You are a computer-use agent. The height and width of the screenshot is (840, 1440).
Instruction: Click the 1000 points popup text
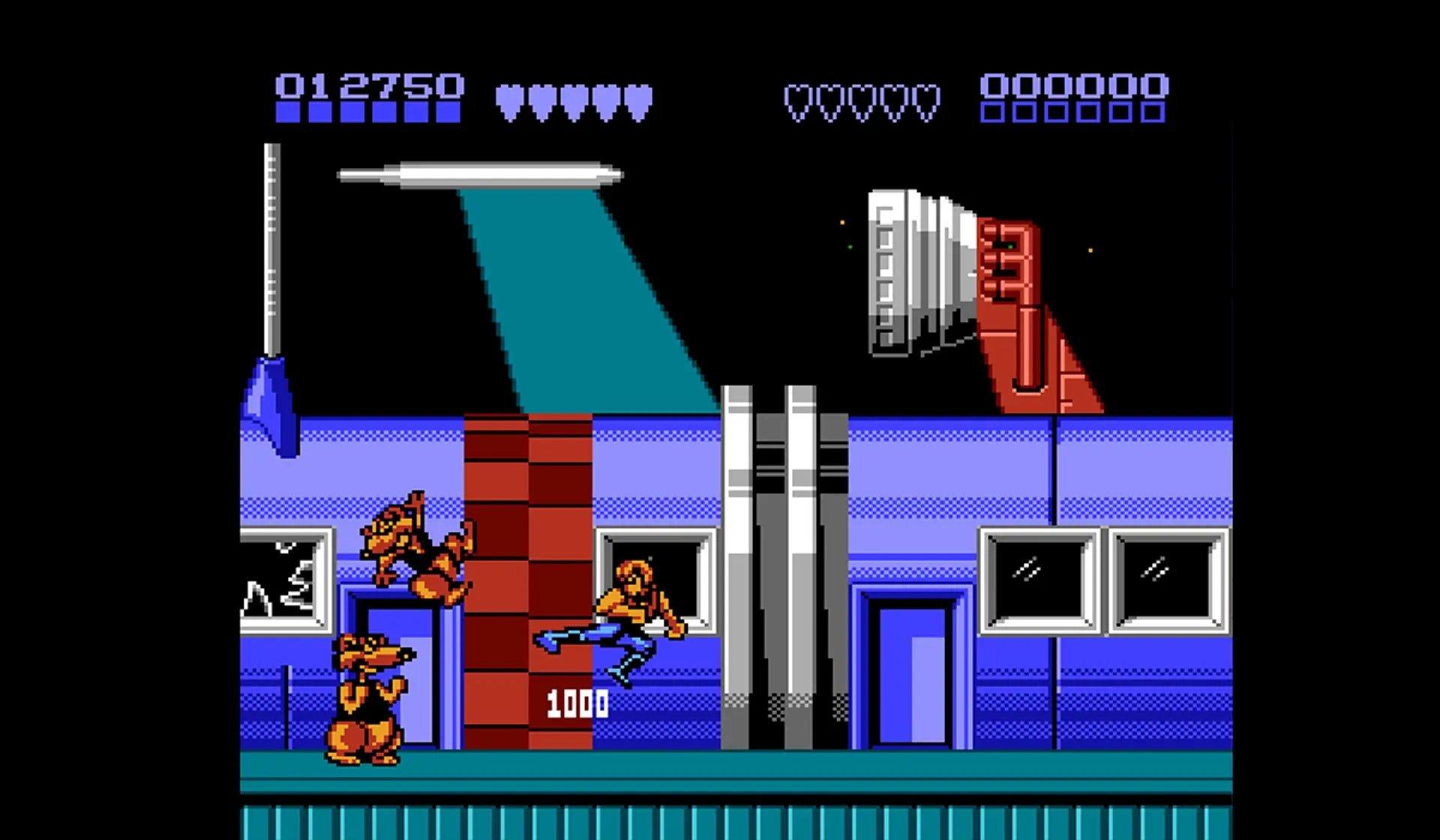(x=577, y=703)
